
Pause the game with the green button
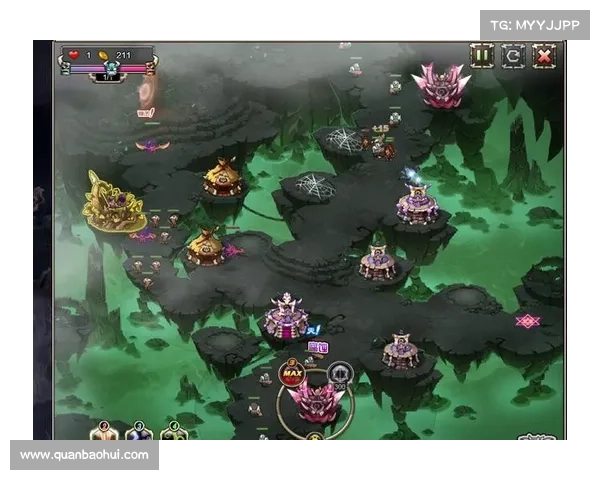482,56
